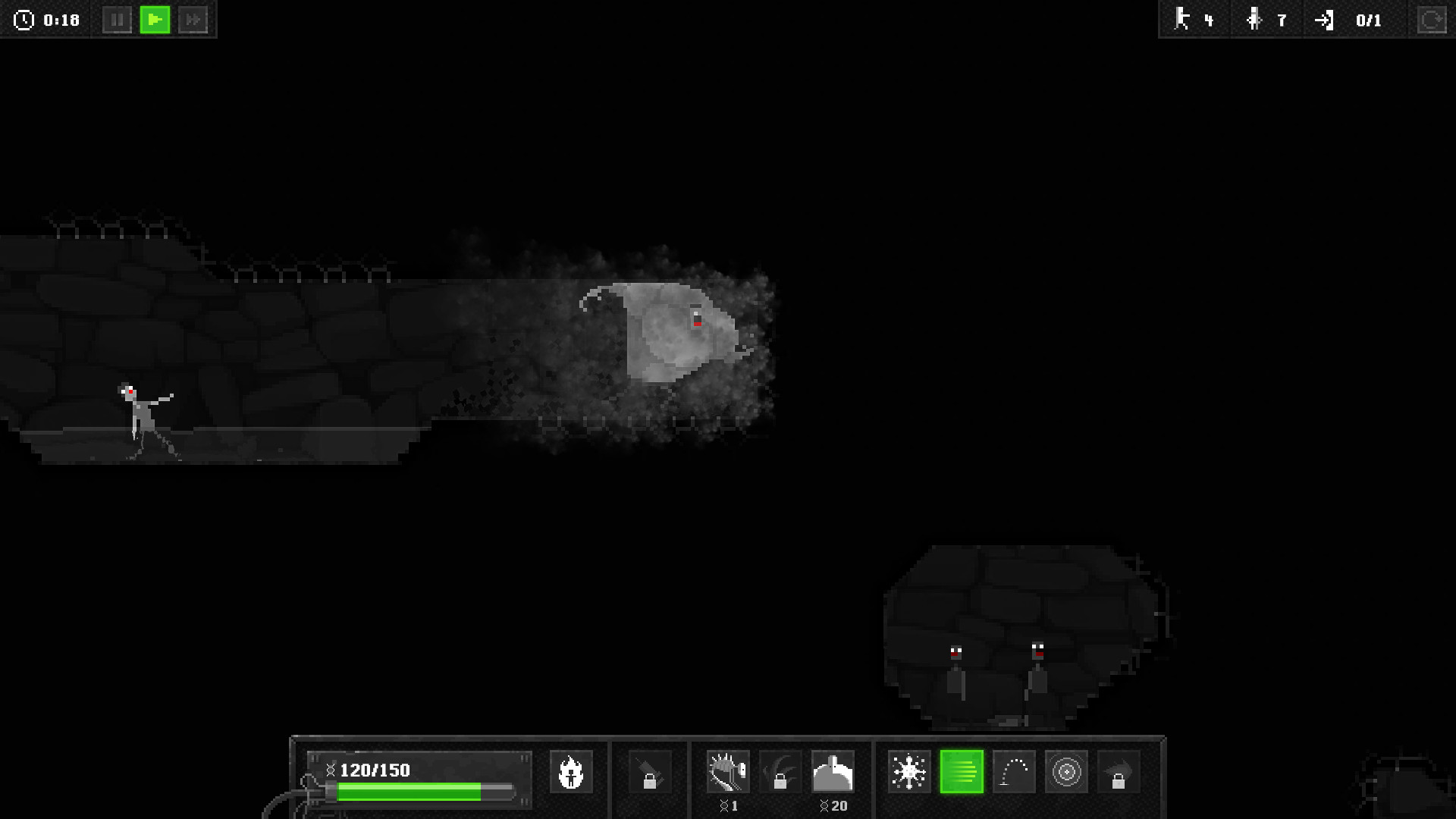This screenshot has height=819, width=1456.
Task: Click the green play speed button
Action: (155, 20)
